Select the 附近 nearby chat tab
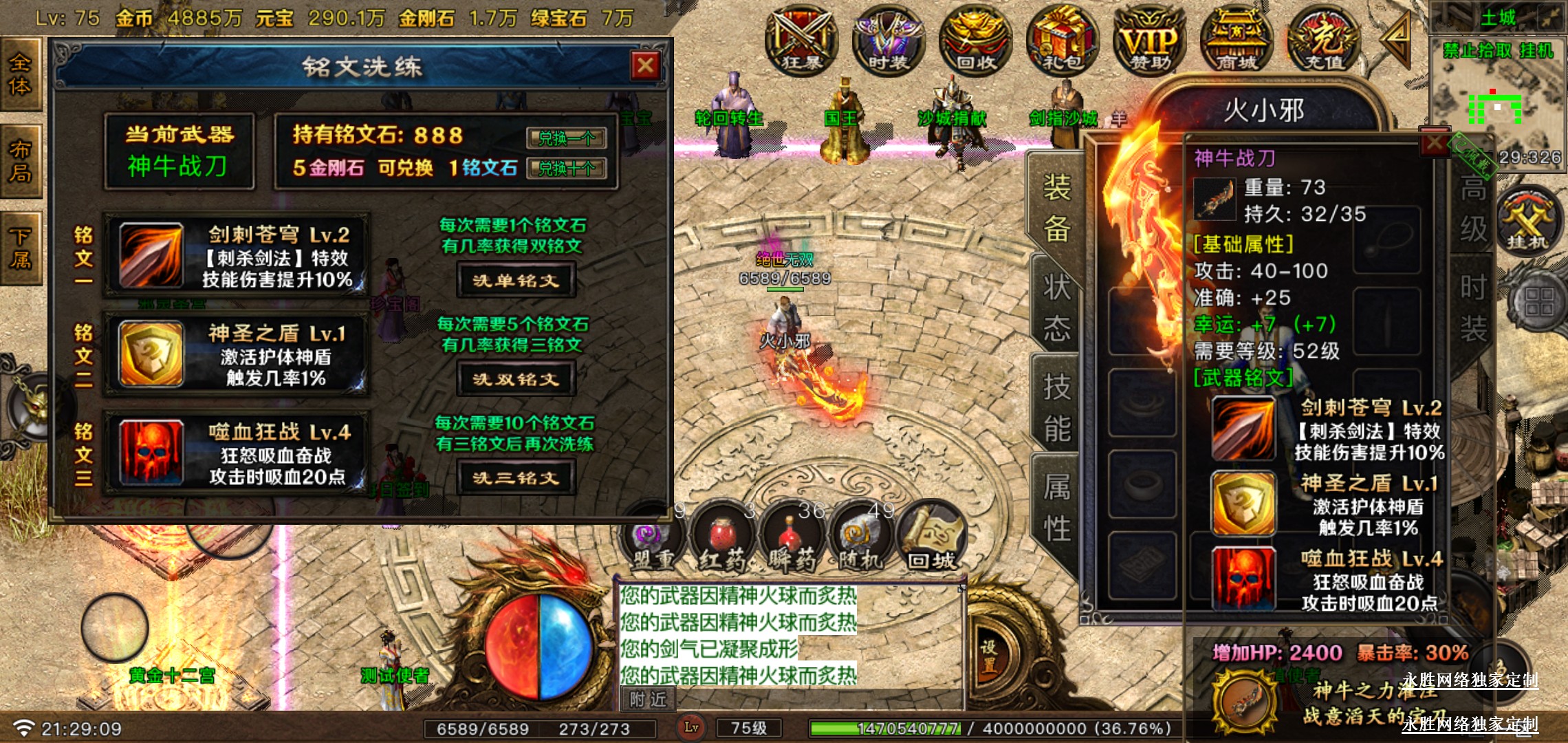Screen dimensions: 1568x743 tap(648, 700)
